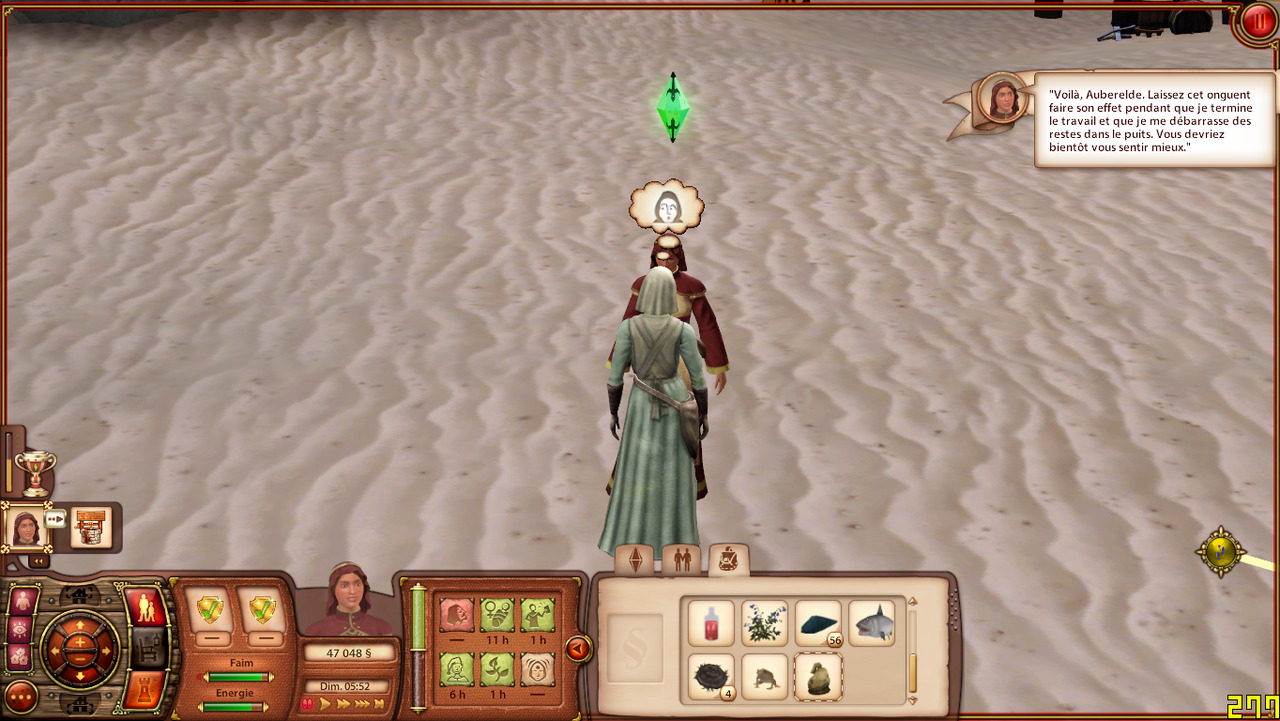This screenshot has height=721, width=1280.
Task: Choose the blue flowering herb item
Action: 765,624
